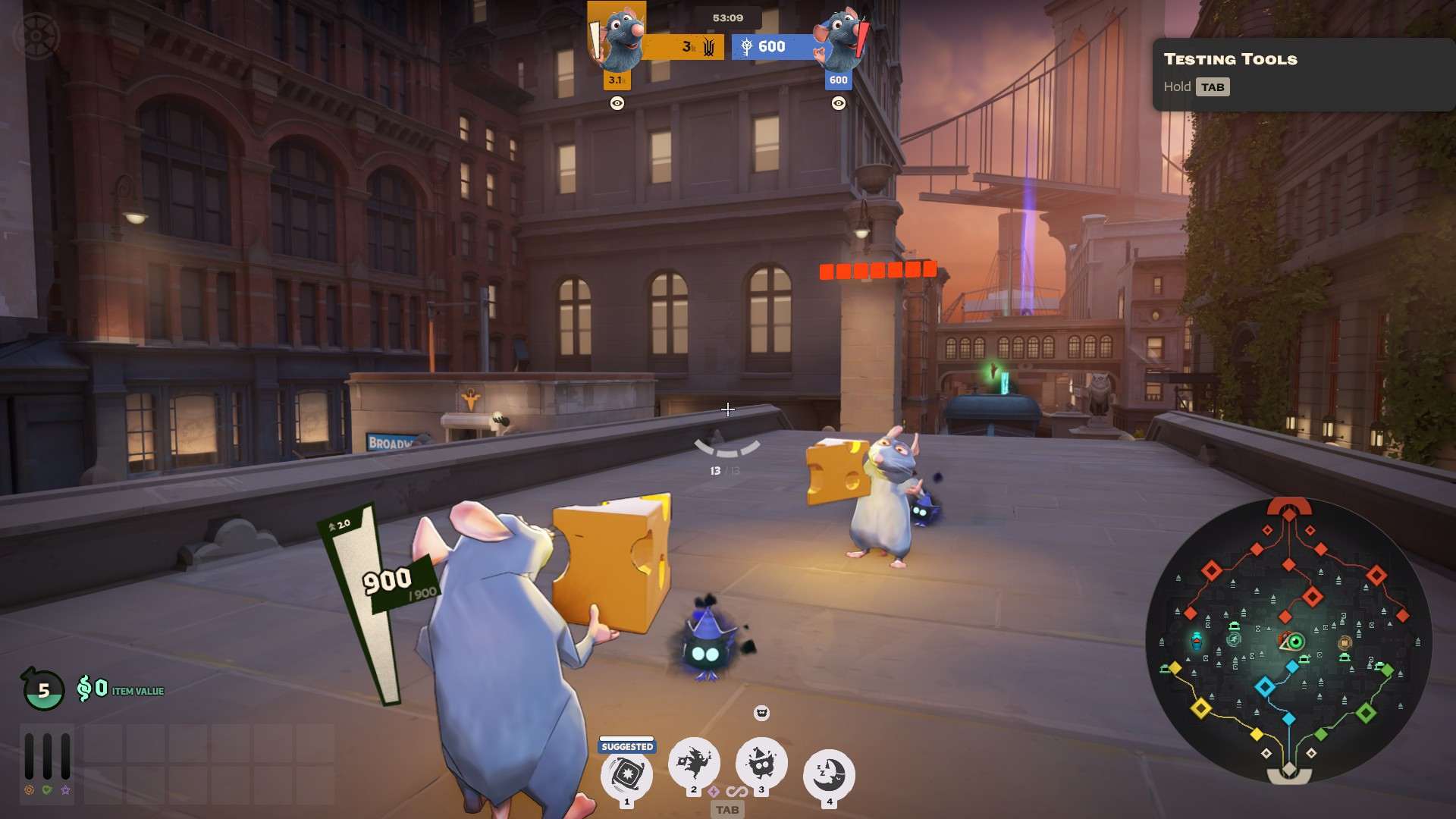Use the dancing wizard imp ability
This screenshot has width=1456, height=819.
[x=693, y=762]
